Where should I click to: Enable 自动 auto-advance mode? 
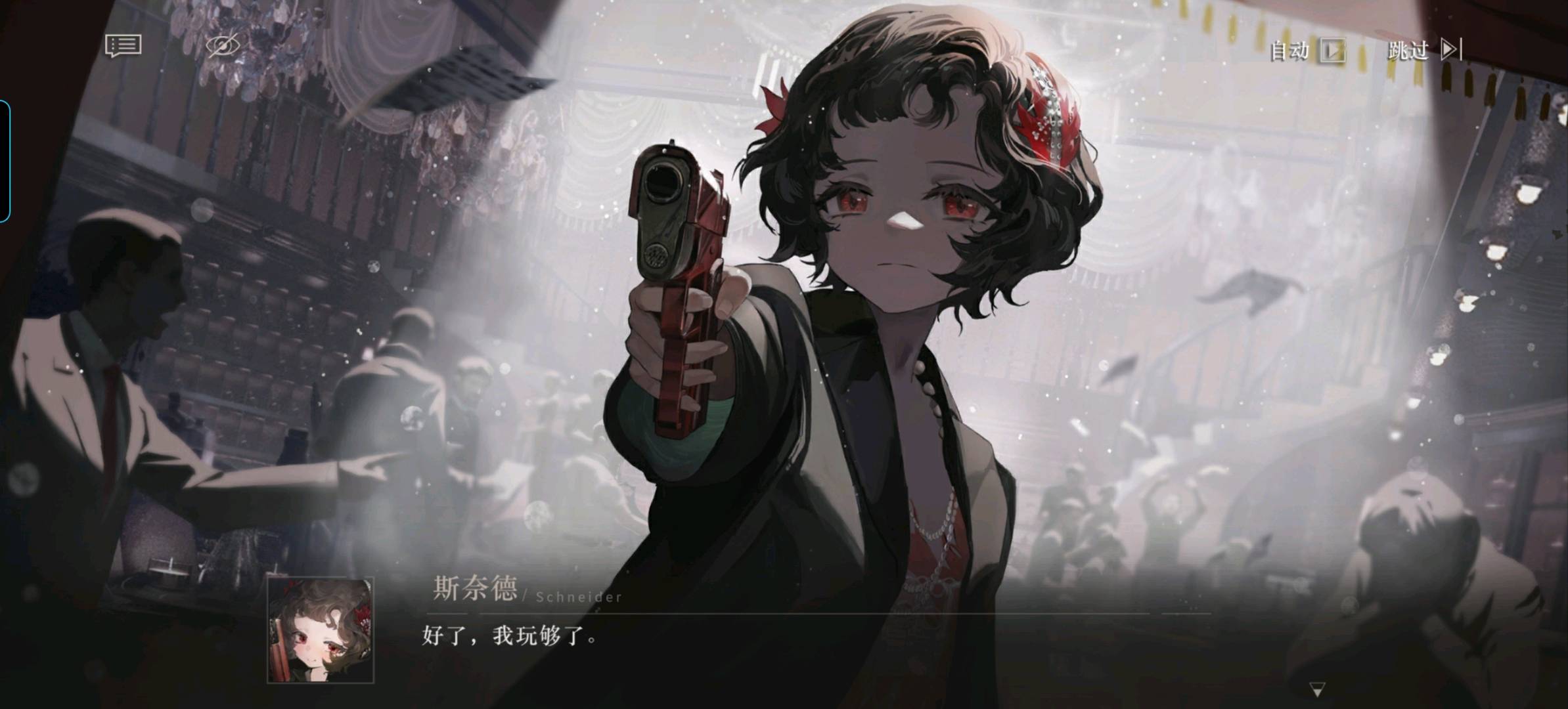[1289, 50]
